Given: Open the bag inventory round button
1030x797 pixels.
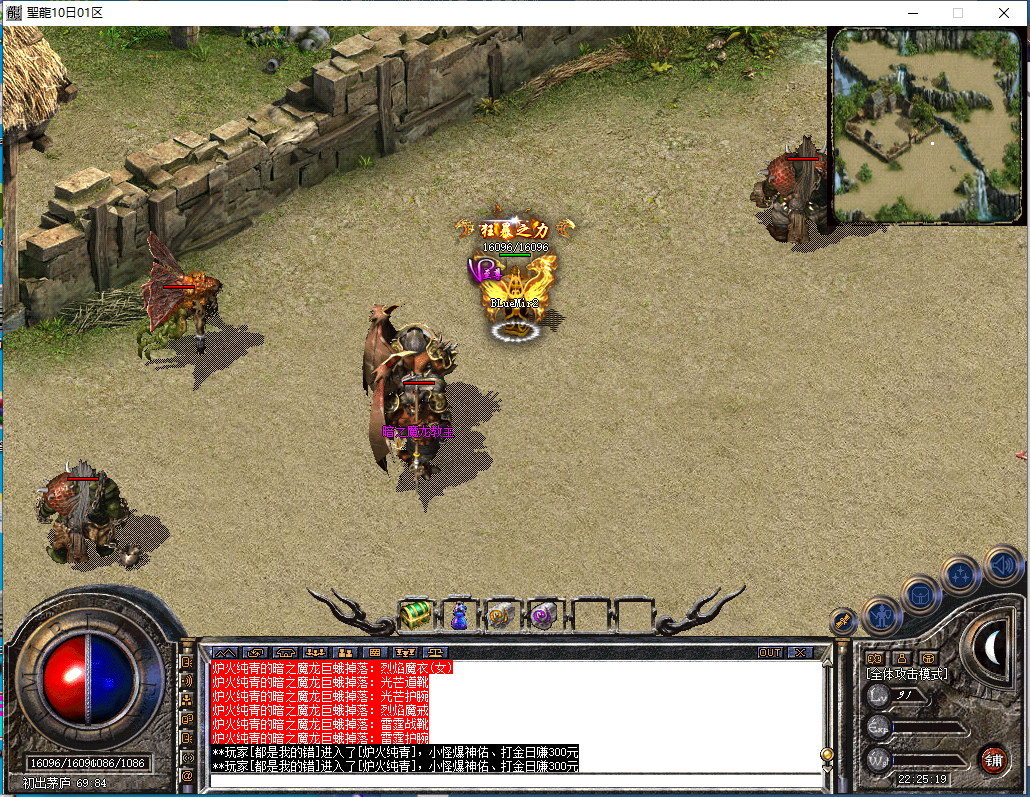Looking at the screenshot, I should click(921, 596).
